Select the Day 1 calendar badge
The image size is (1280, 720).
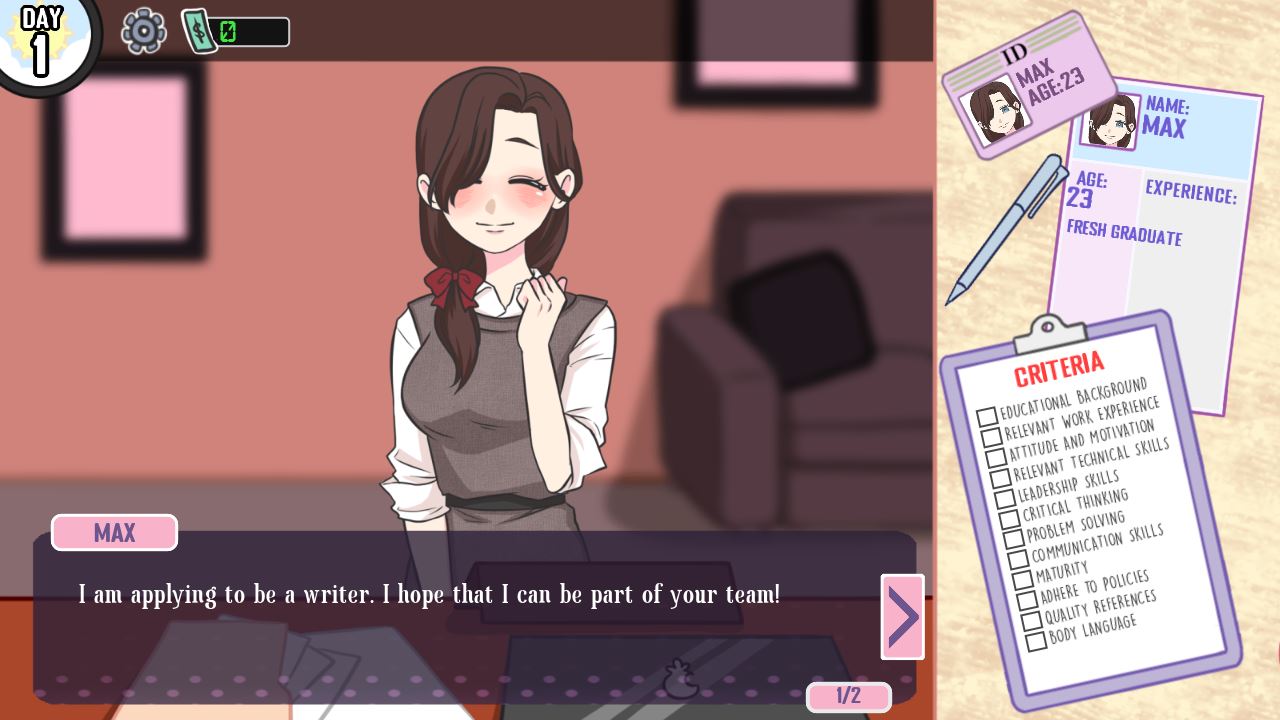click(42, 40)
